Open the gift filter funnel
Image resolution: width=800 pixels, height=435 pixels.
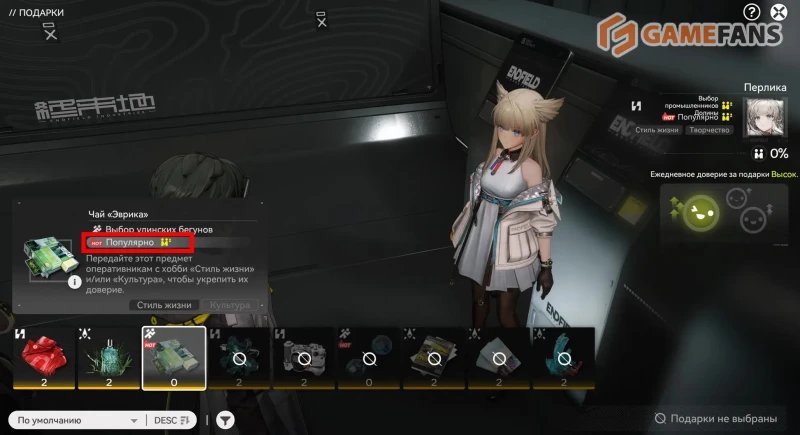click(226, 421)
